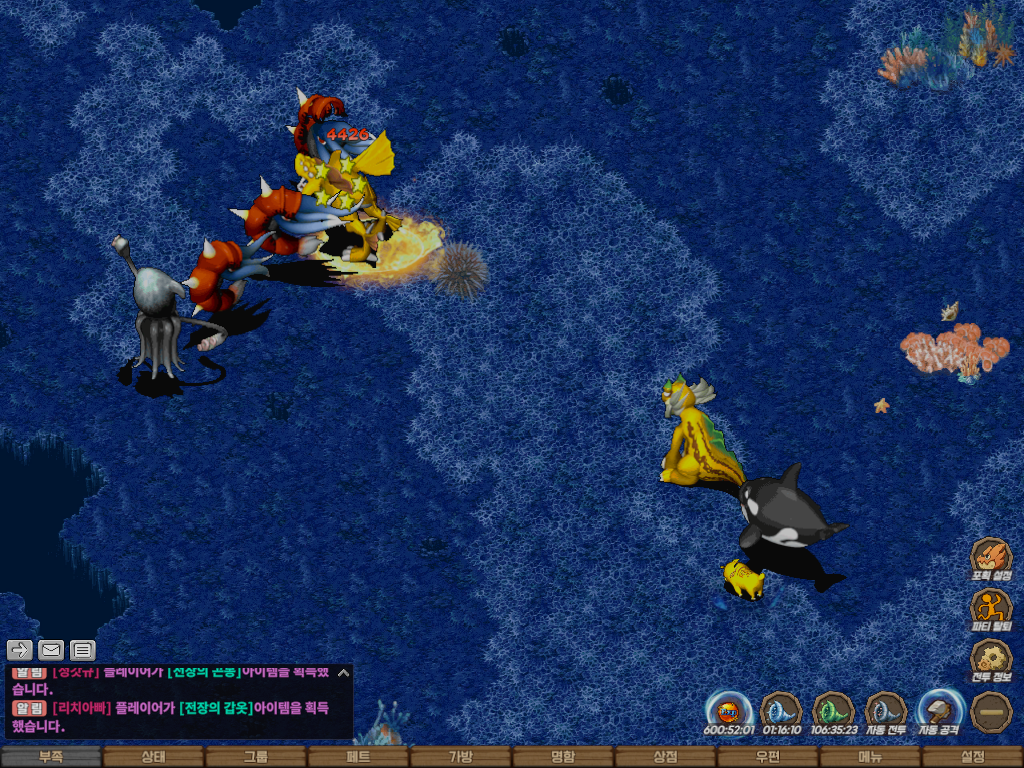The image size is (1024, 768).
Task: Click the arrow button above chat
Action: tap(20, 650)
